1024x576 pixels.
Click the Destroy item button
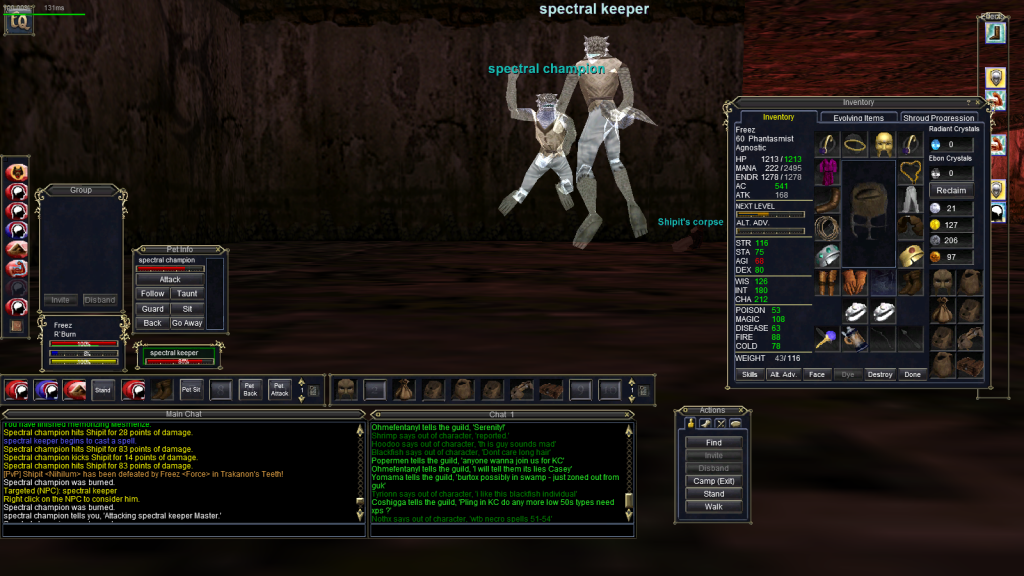[x=879, y=374]
